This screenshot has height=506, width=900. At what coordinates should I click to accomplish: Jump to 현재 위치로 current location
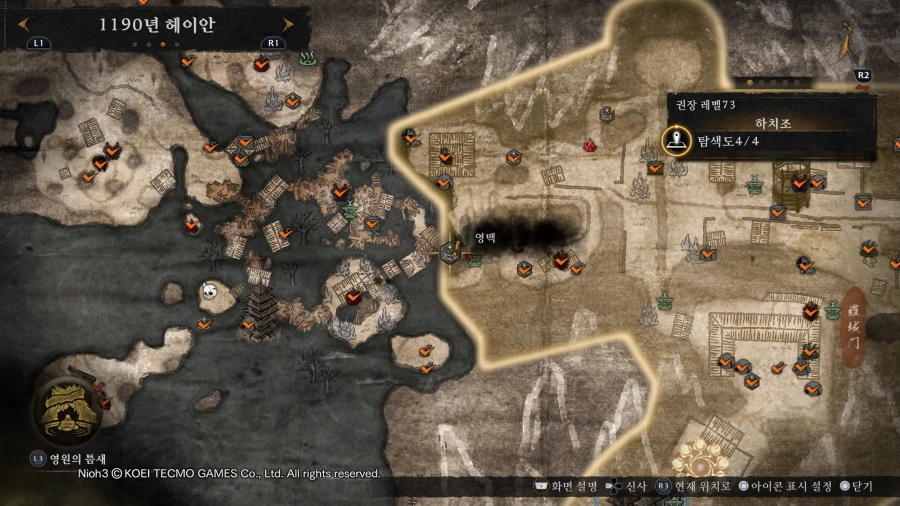point(693,486)
